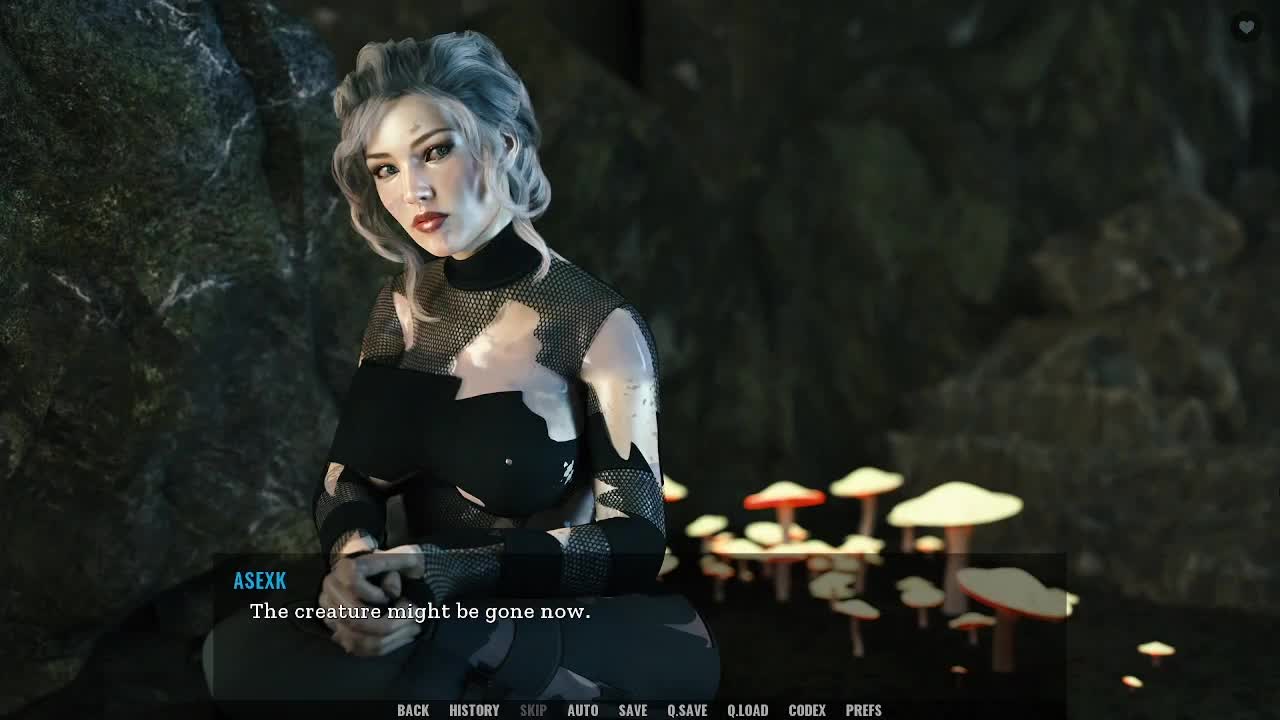This screenshot has height=720, width=1280.
Task: Click the heart icon in the corner
Action: tap(1246, 28)
